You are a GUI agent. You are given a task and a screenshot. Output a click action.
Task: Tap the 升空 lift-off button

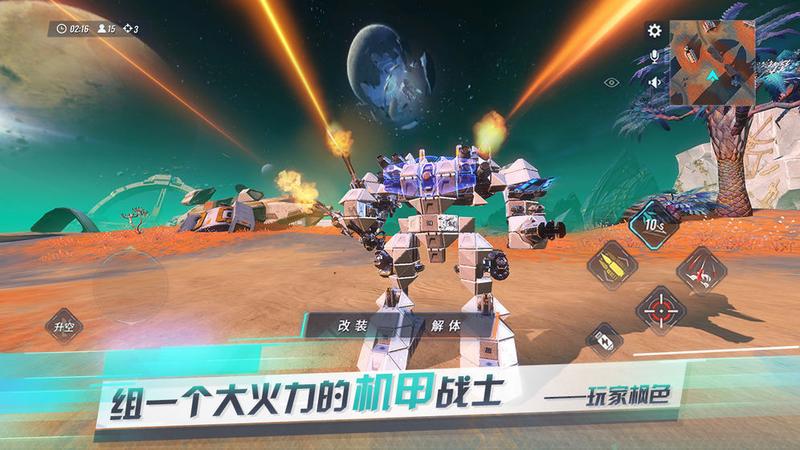pyautogui.click(x=63, y=326)
